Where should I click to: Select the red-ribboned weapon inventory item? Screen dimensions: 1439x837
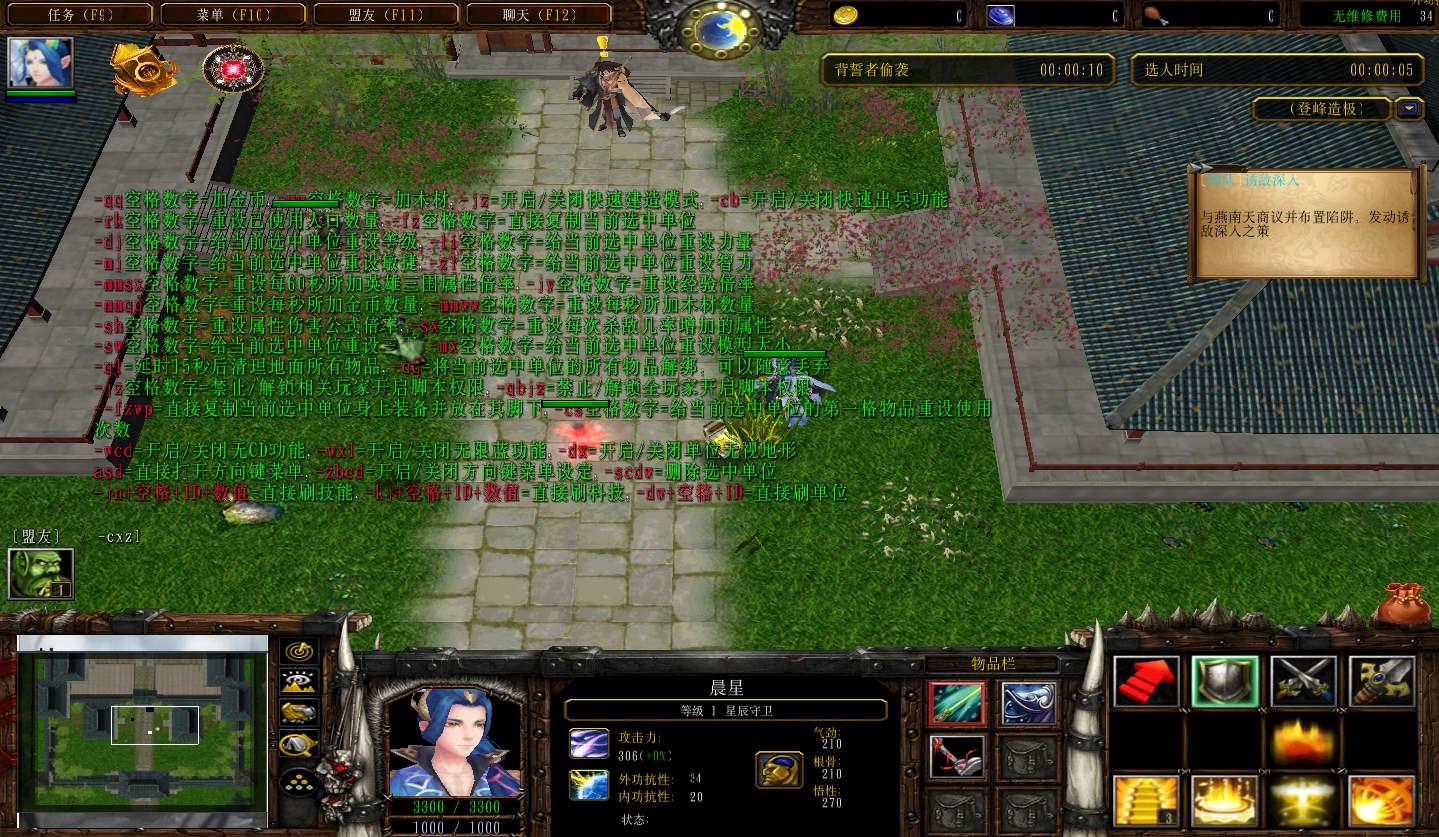(957, 757)
